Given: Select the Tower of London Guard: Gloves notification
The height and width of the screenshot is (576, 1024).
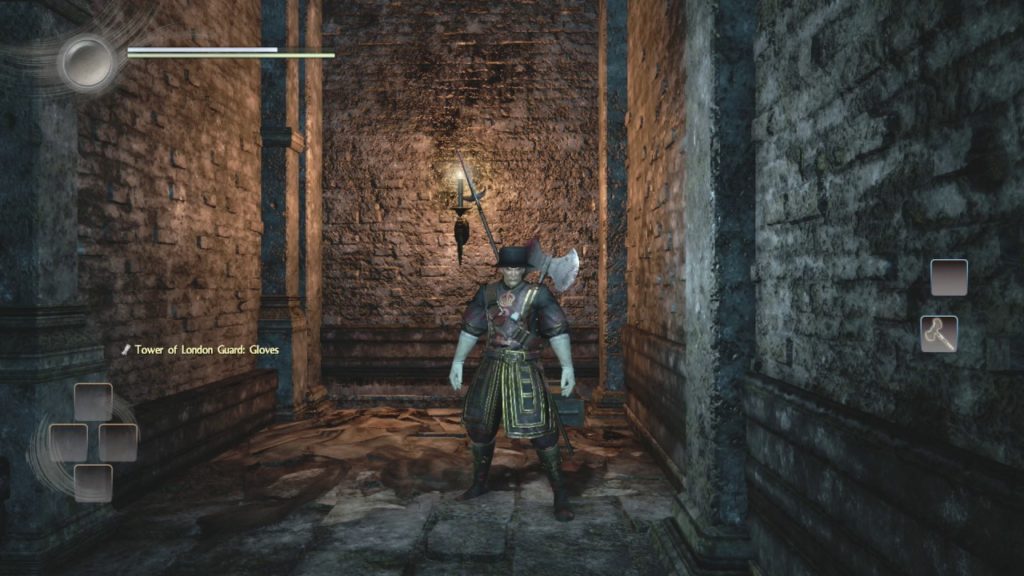Looking at the screenshot, I should 200,350.
